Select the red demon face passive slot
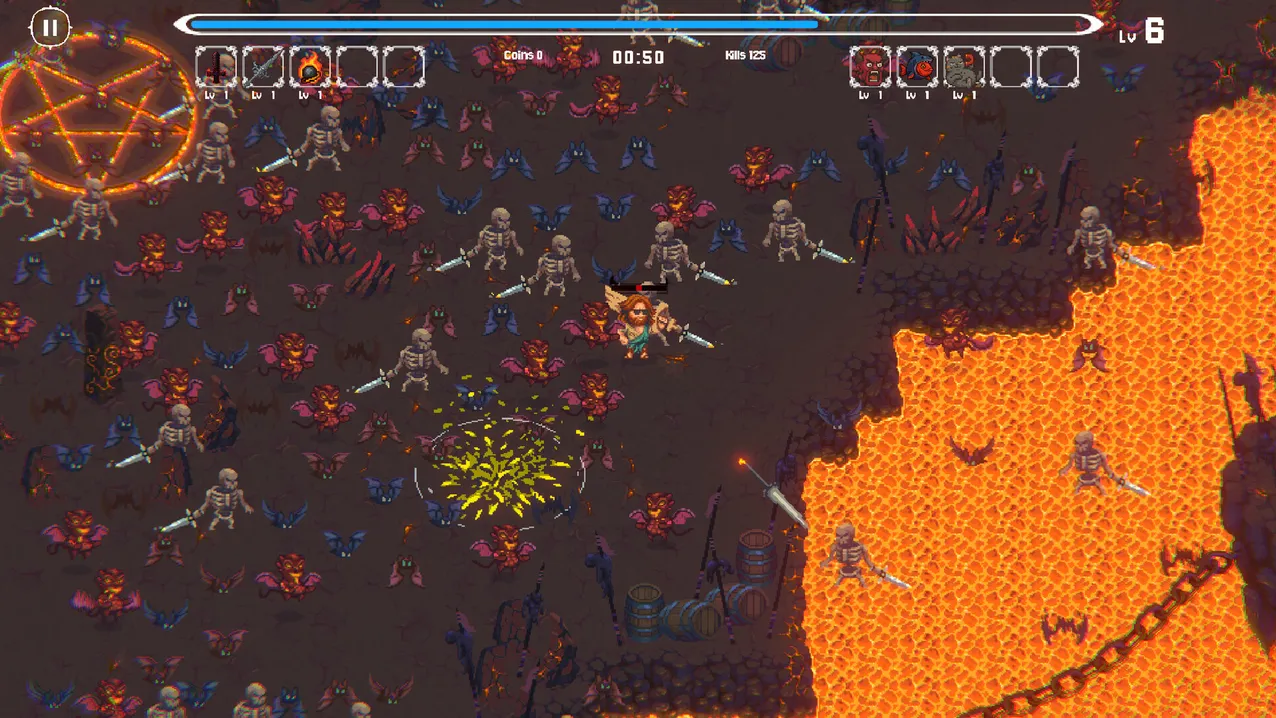 [870, 67]
